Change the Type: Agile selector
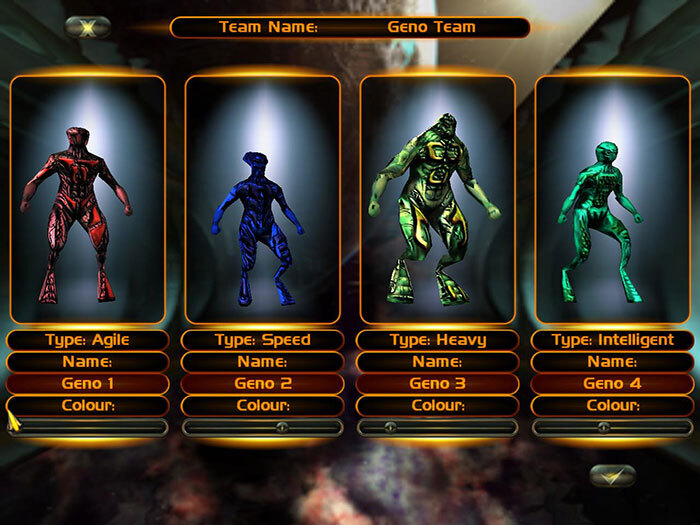Image resolution: width=700 pixels, height=525 pixels. pyautogui.click(x=87, y=340)
